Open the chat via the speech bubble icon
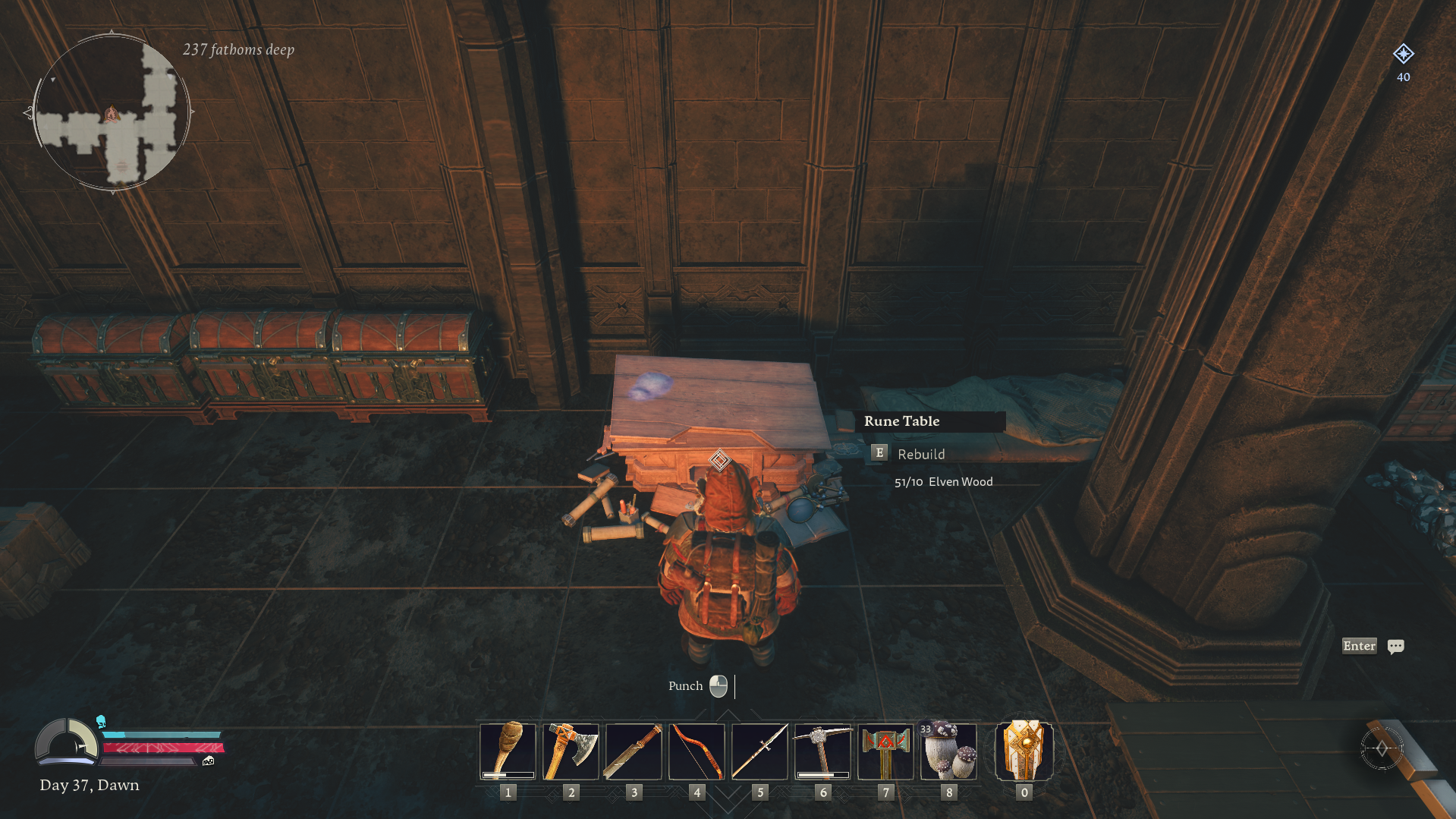The image size is (1456, 819). [x=1396, y=646]
